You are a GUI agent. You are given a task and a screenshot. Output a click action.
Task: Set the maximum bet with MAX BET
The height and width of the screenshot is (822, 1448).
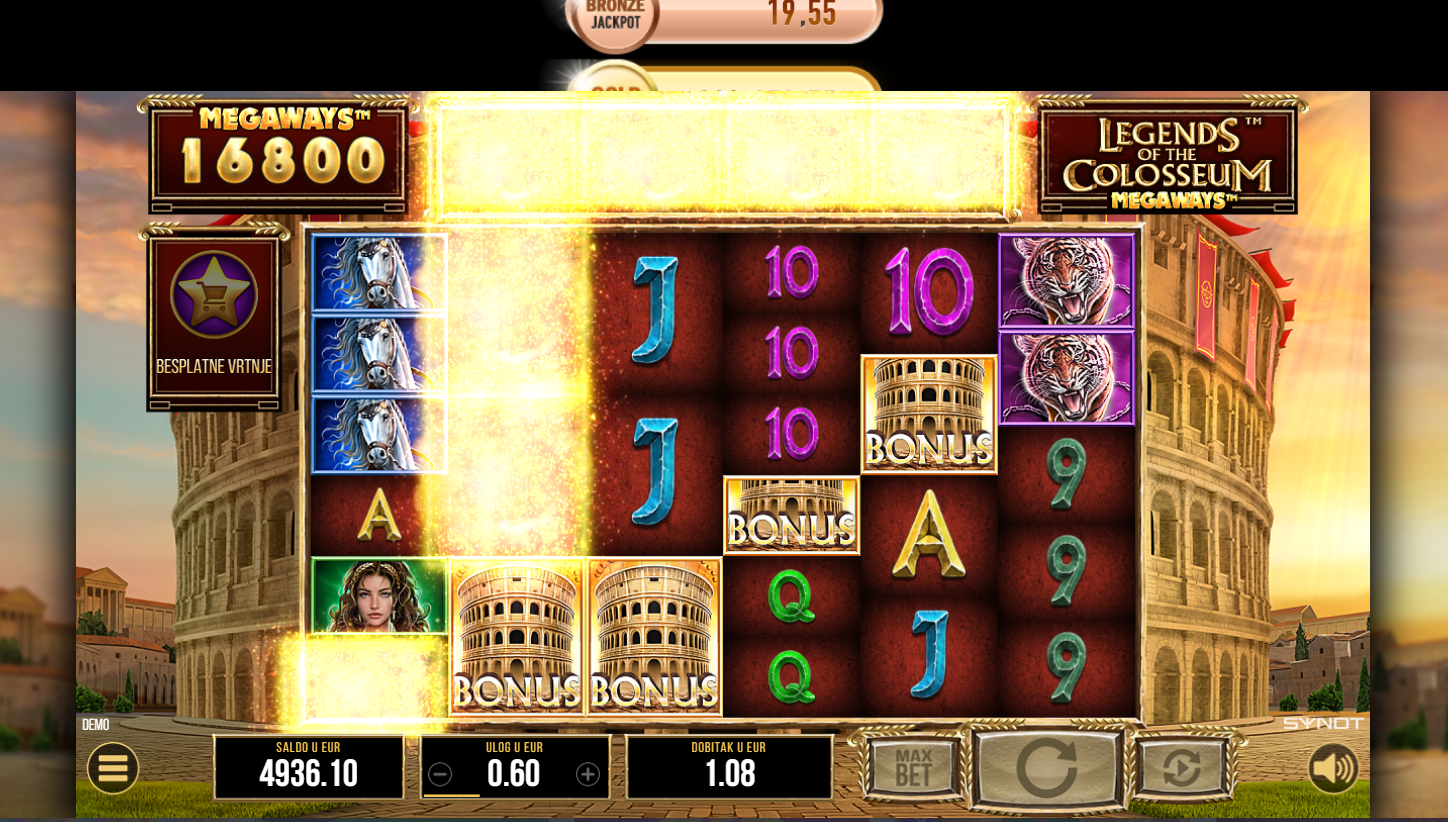(913, 768)
